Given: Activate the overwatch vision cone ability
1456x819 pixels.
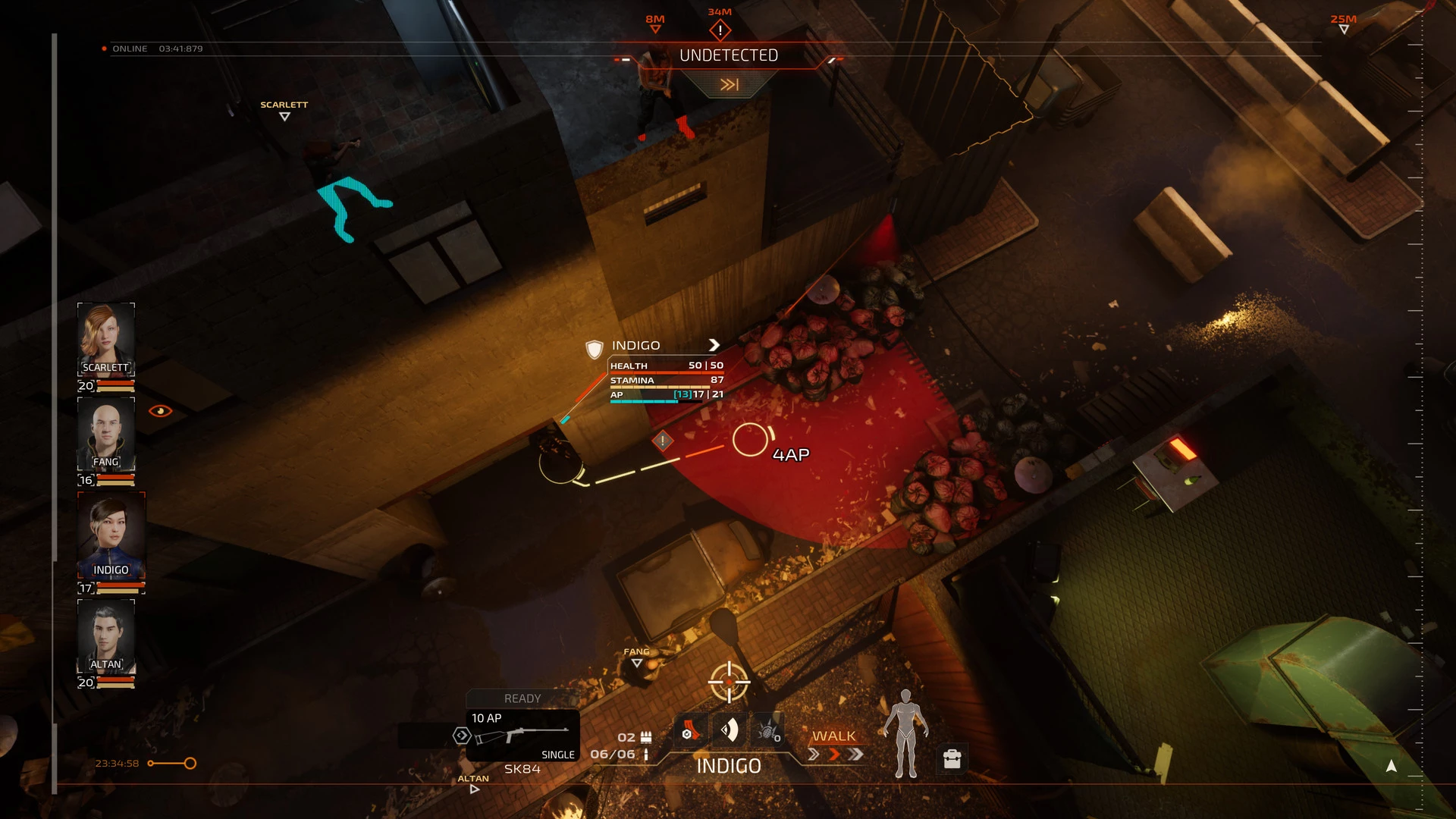Looking at the screenshot, I should tap(729, 731).
